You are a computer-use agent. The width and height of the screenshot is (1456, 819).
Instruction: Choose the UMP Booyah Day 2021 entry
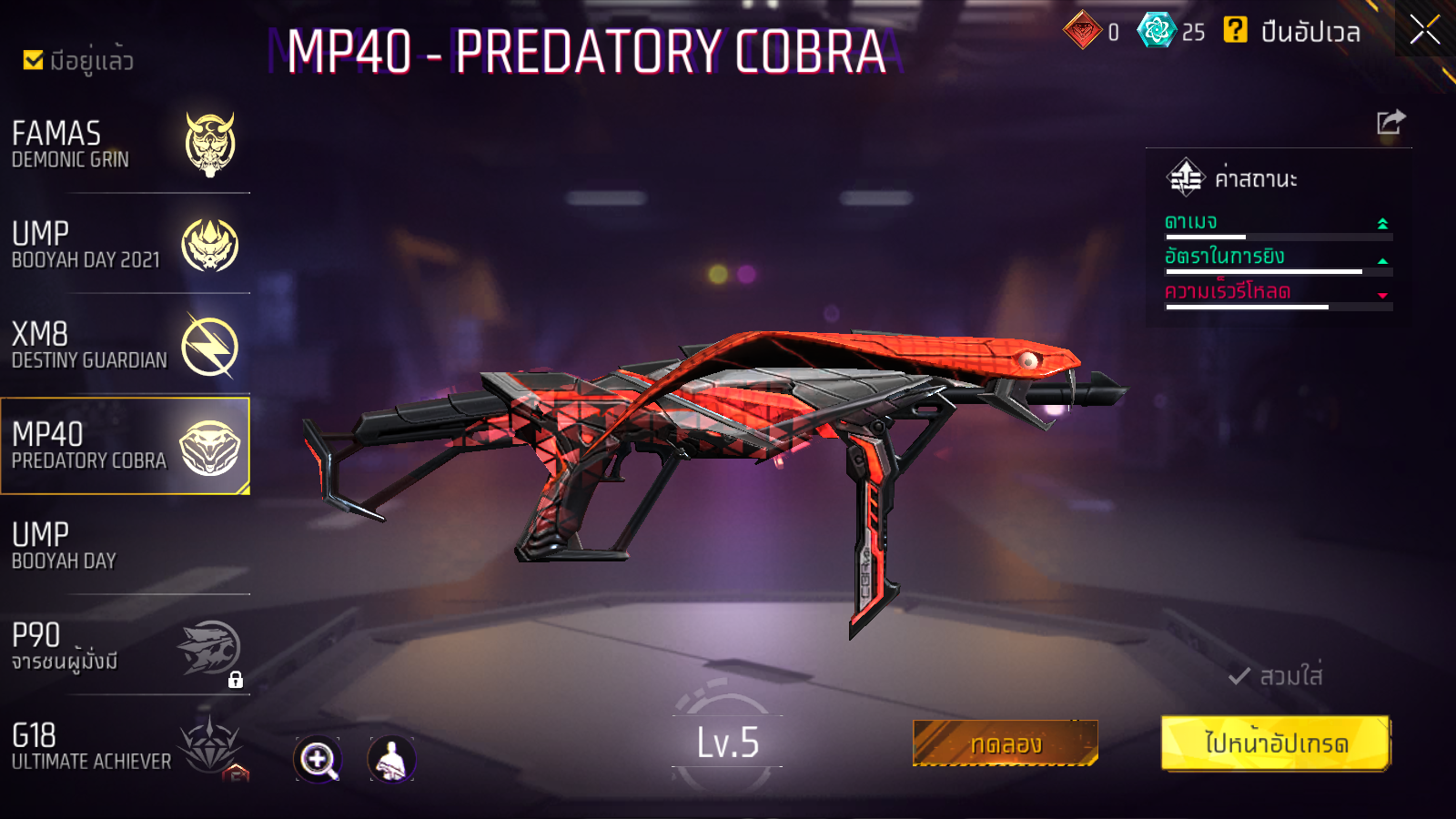(125, 245)
